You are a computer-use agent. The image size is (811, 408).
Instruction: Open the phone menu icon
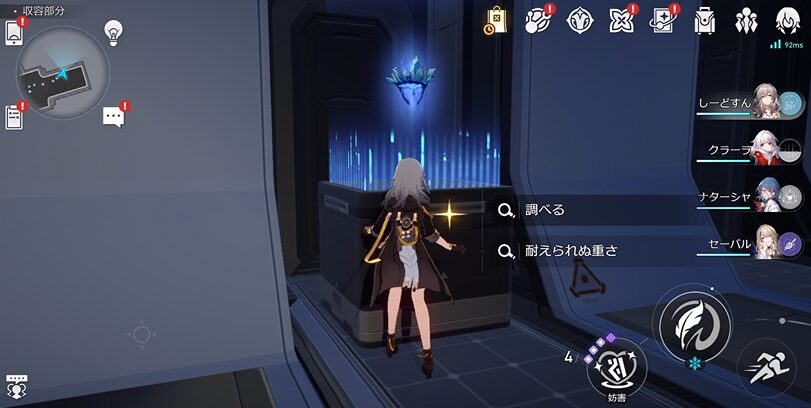tap(15, 32)
